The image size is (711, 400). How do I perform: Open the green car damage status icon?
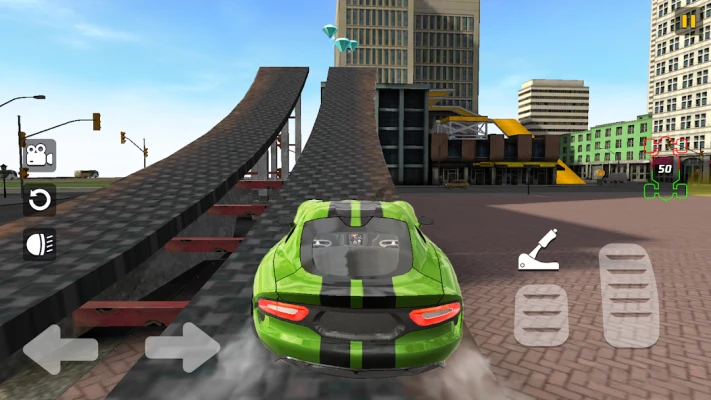pyautogui.click(x=665, y=168)
